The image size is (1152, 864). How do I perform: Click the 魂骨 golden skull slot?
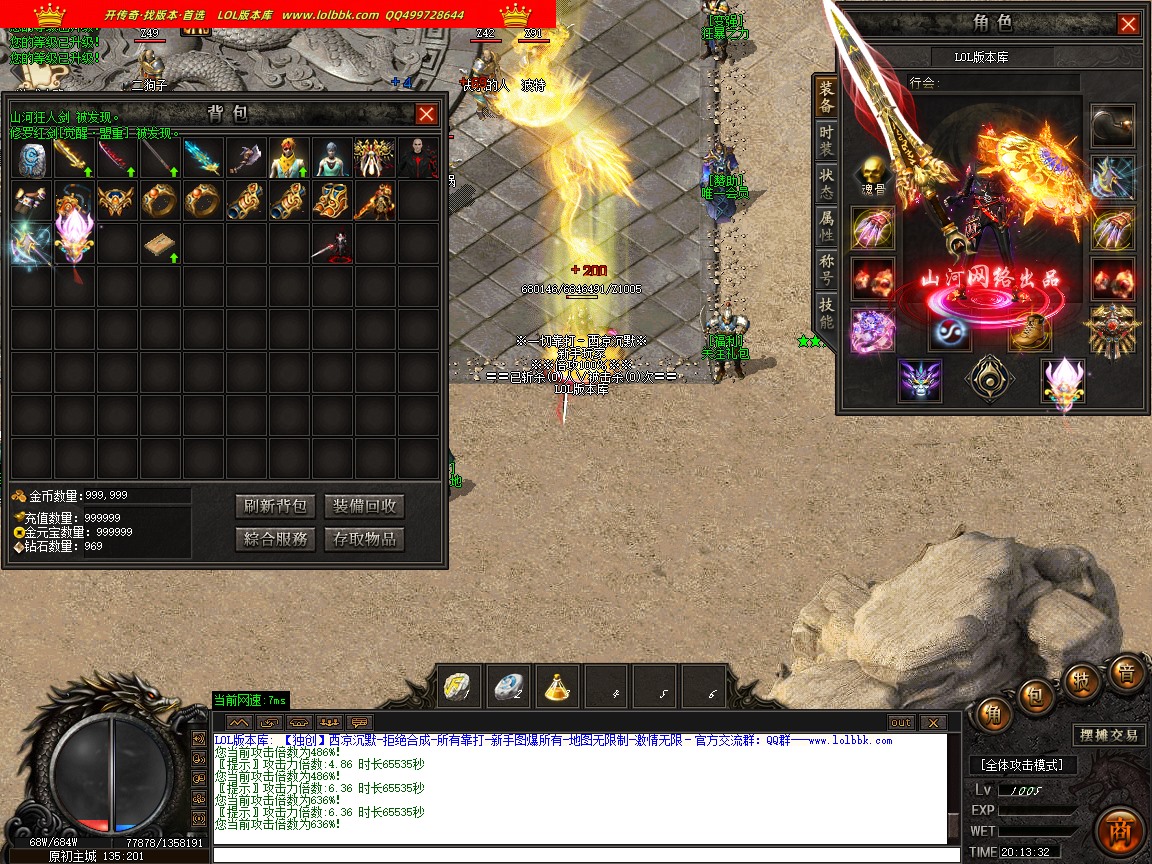[873, 175]
